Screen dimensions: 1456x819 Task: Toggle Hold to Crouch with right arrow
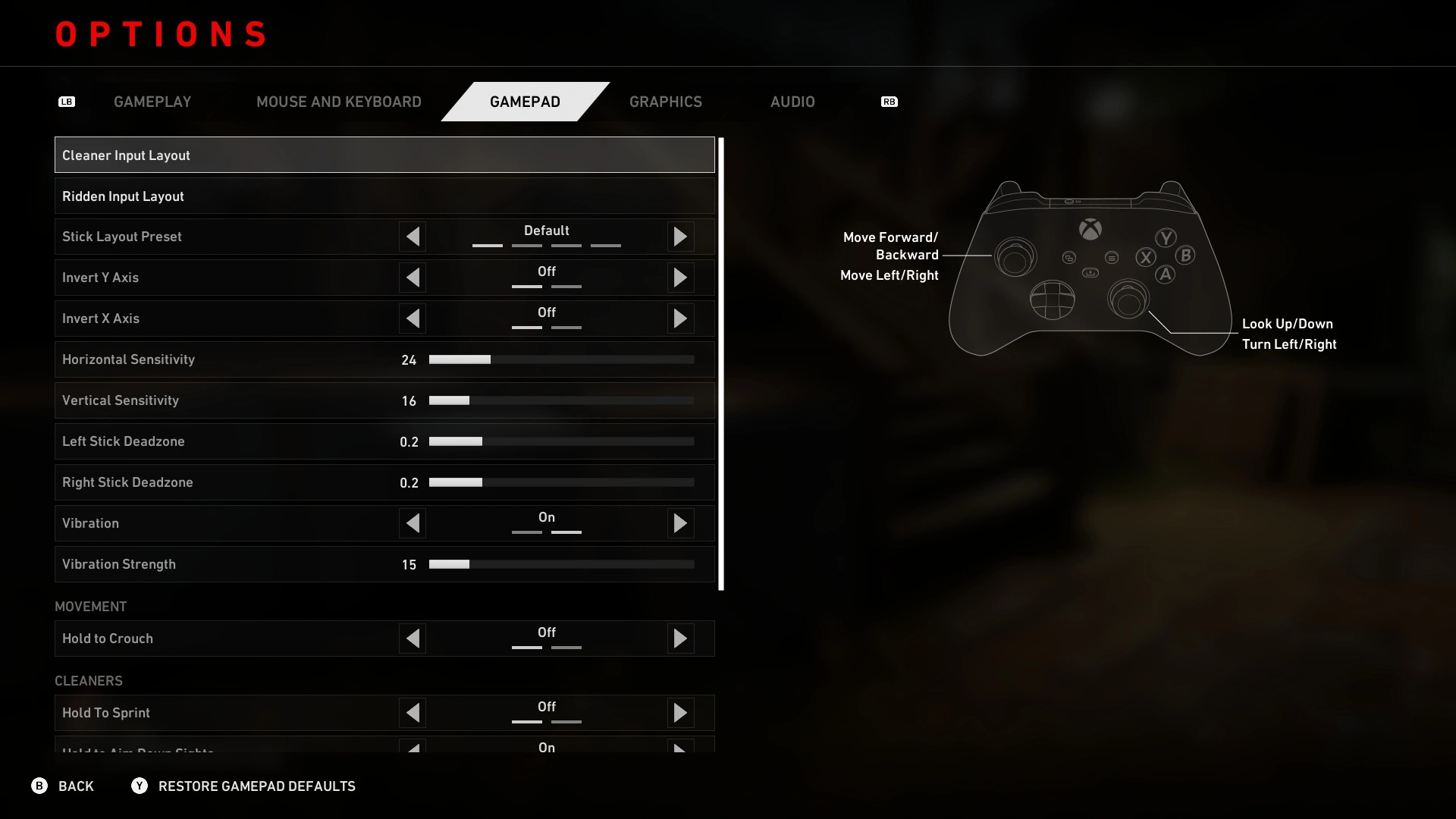680,639
